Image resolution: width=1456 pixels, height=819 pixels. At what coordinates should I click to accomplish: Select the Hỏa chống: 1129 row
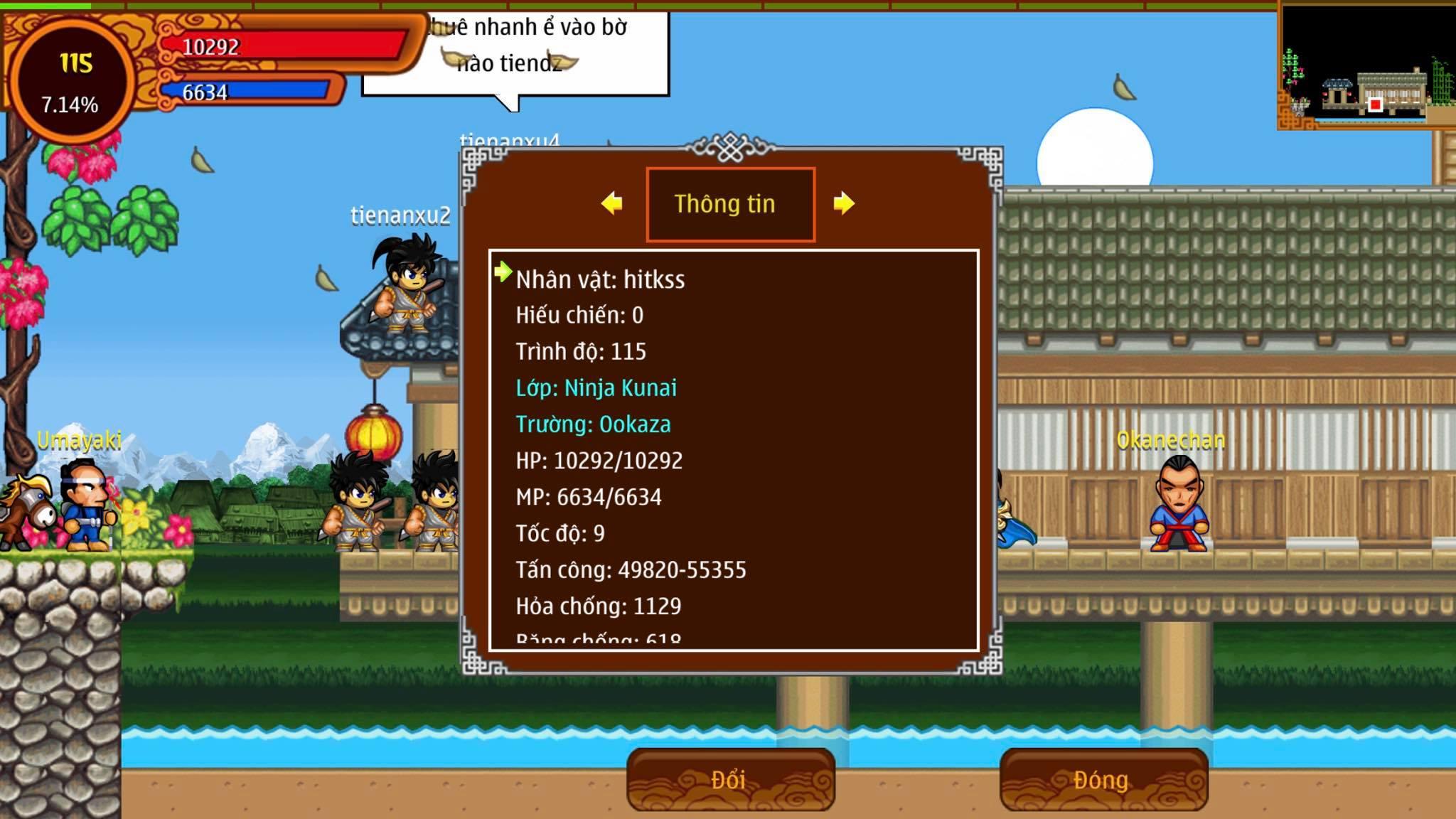coord(598,606)
